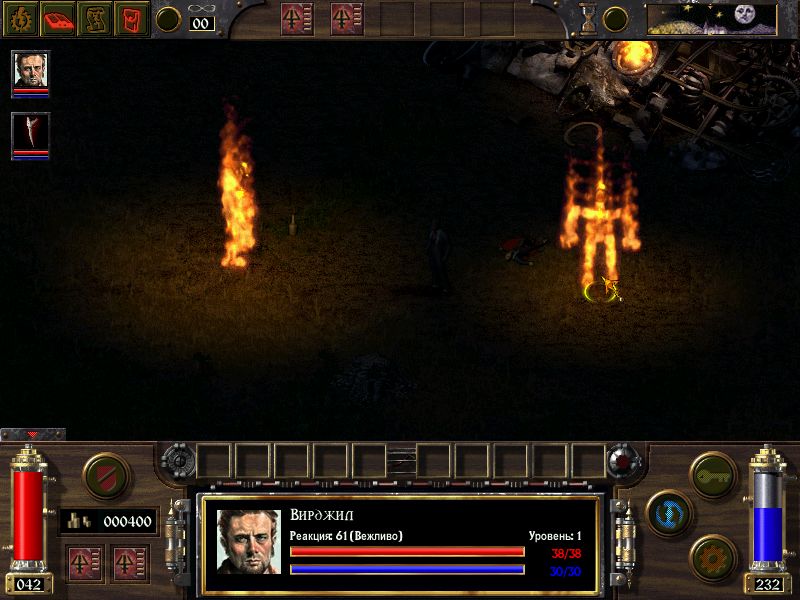Click the hourglass wait button
Screen dimensions: 800x600
point(587,18)
